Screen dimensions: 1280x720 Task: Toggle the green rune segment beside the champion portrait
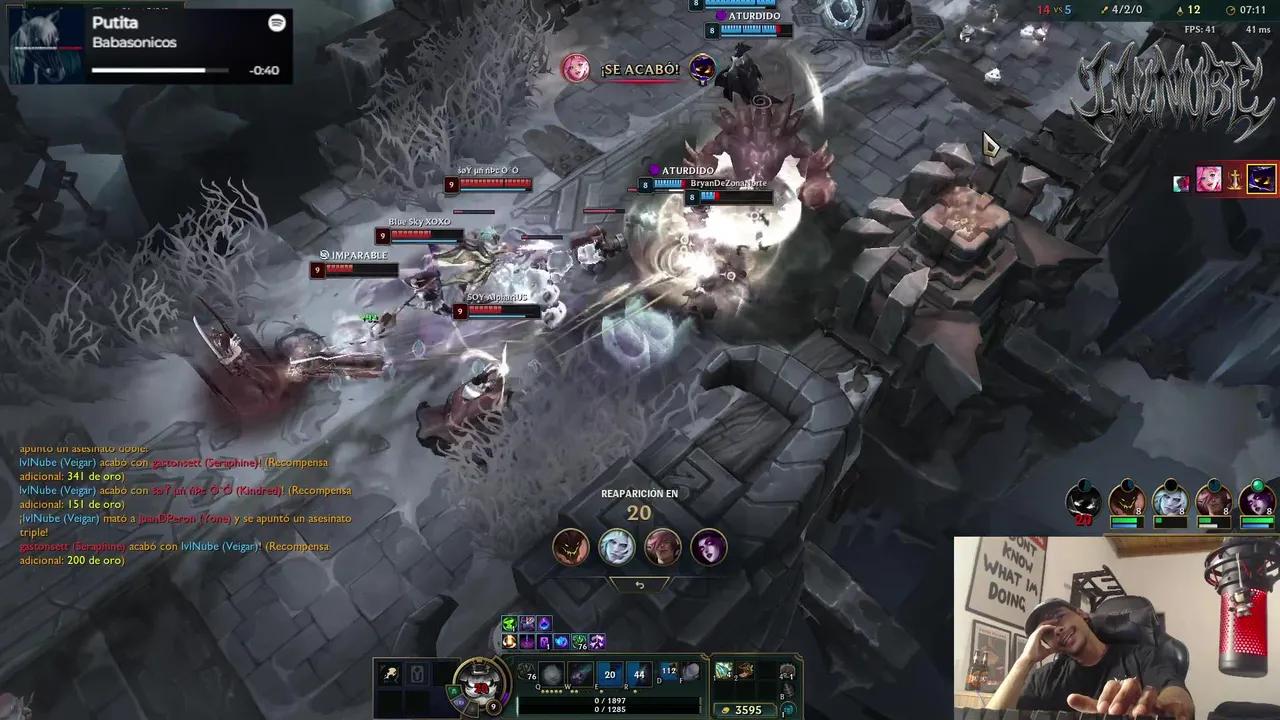(x=452, y=690)
